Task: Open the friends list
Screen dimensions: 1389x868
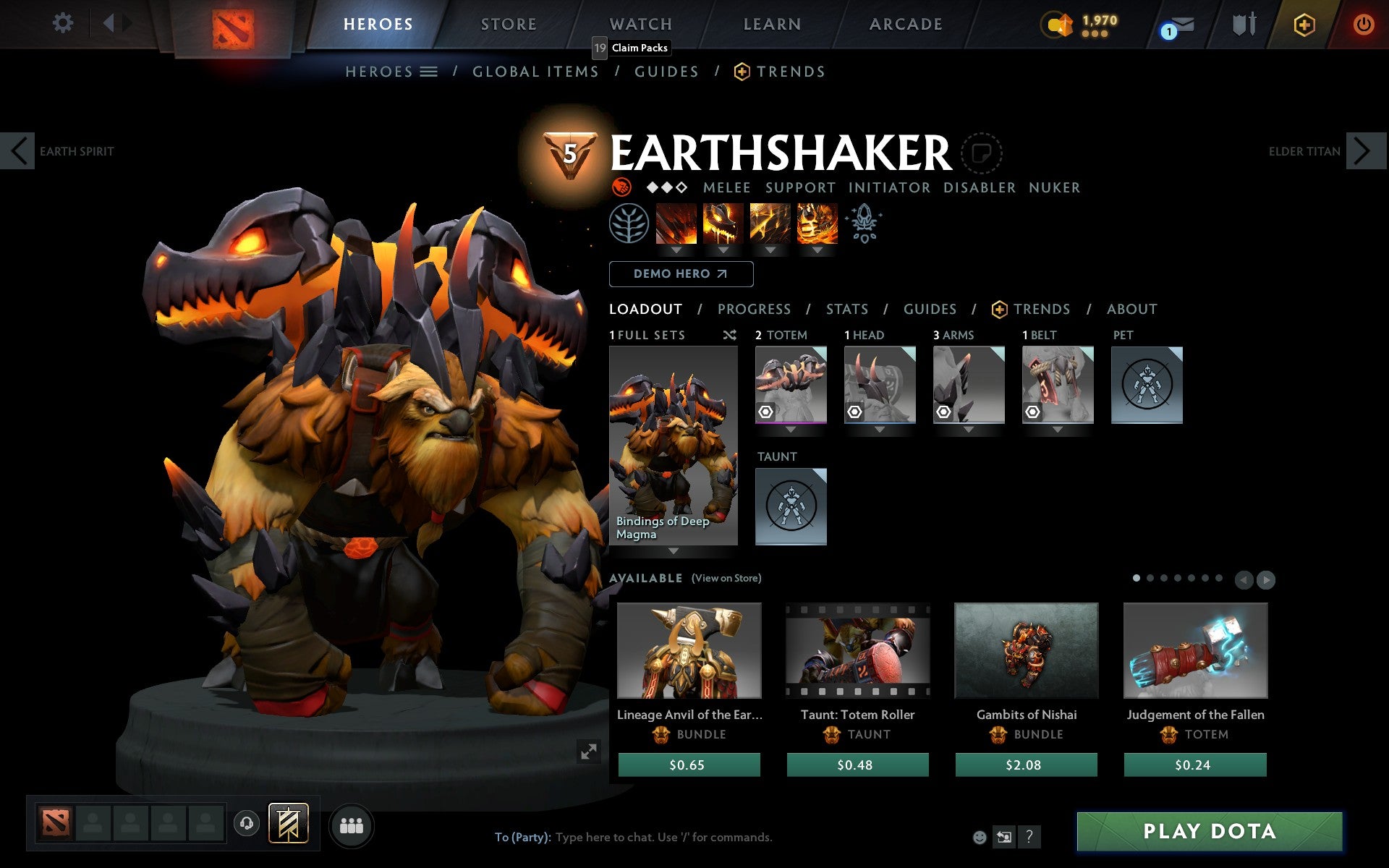Action: point(352,825)
